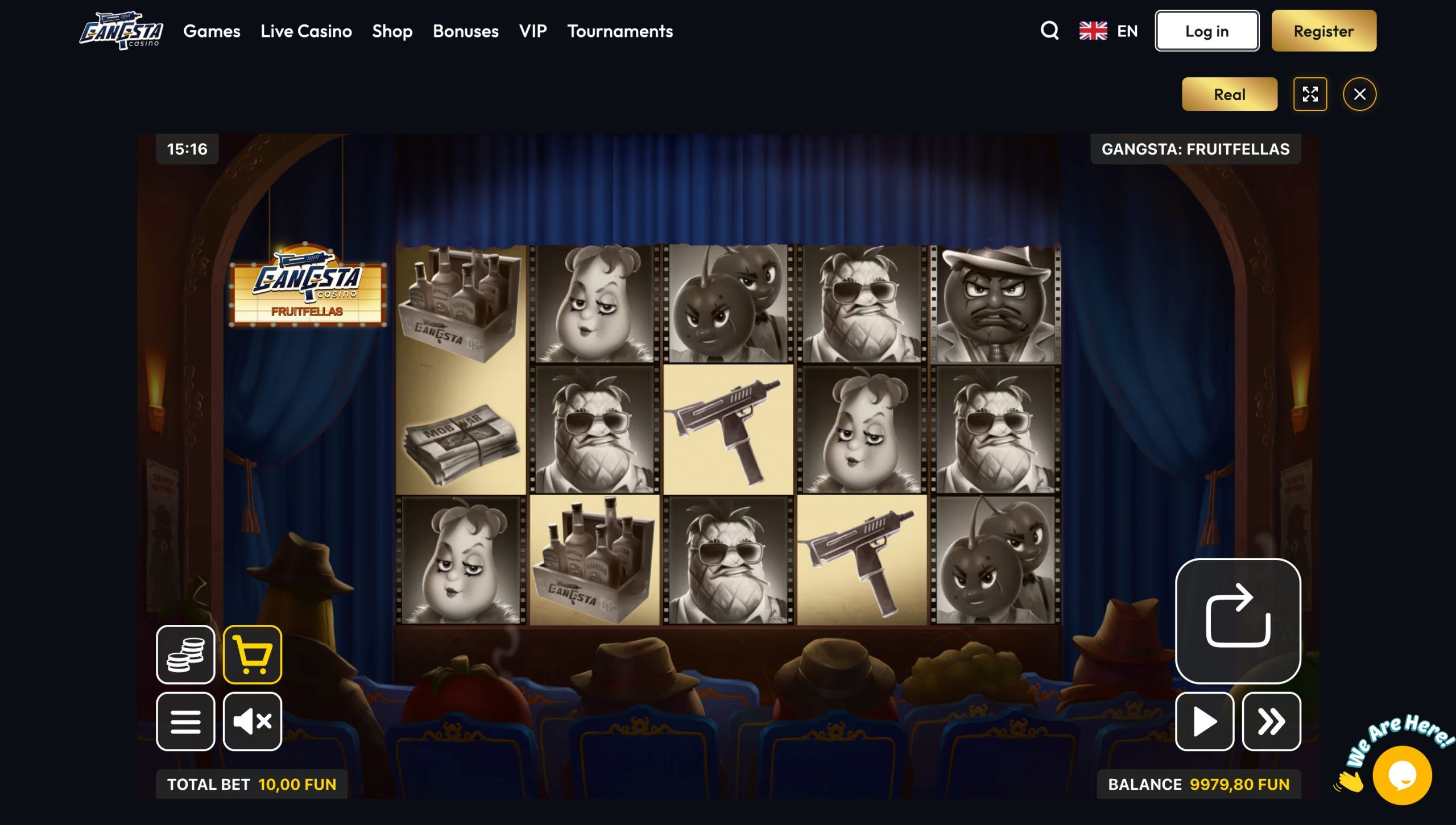
Task: Expand the Games navigation menu
Action: pyautogui.click(x=212, y=31)
